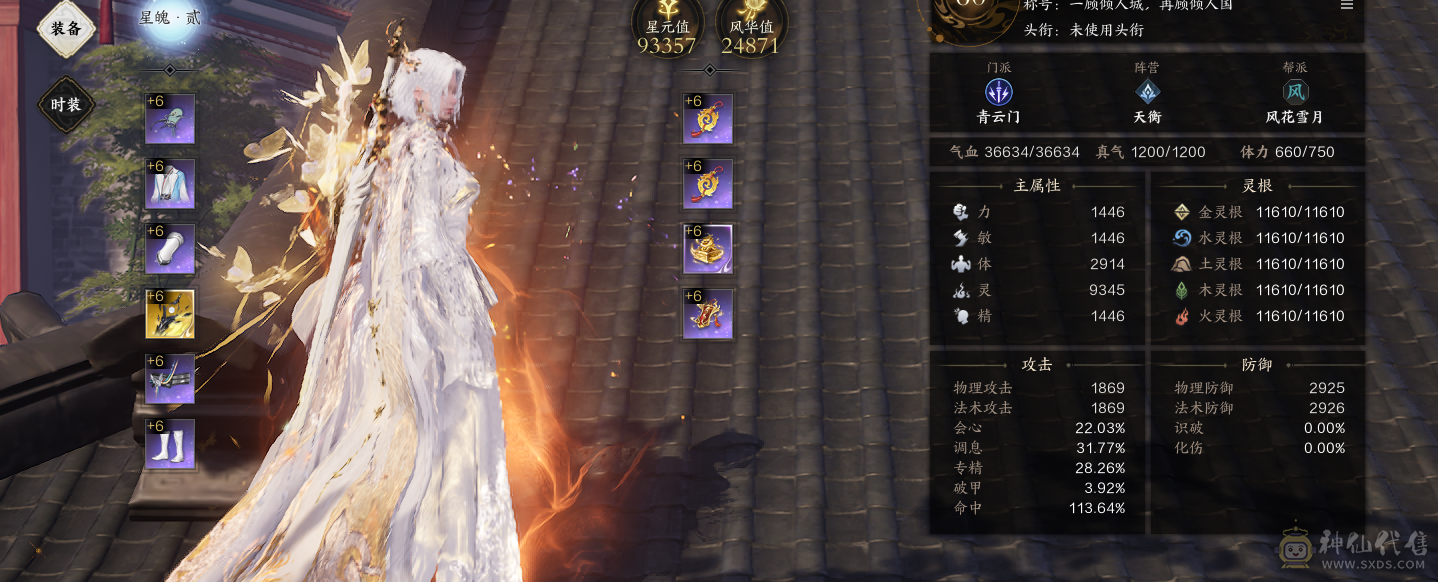Select the +6 golden incense burner slot
This screenshot has height=582, width=1438.
pos(708,249)
